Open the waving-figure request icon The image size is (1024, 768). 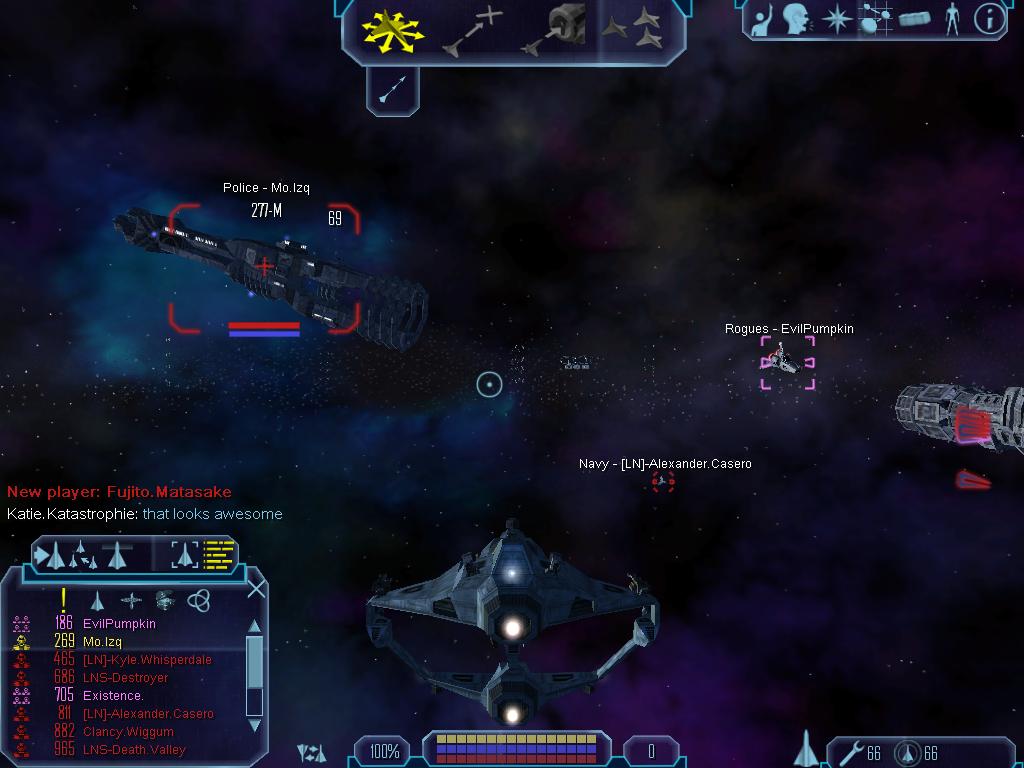tap(762, 19)
